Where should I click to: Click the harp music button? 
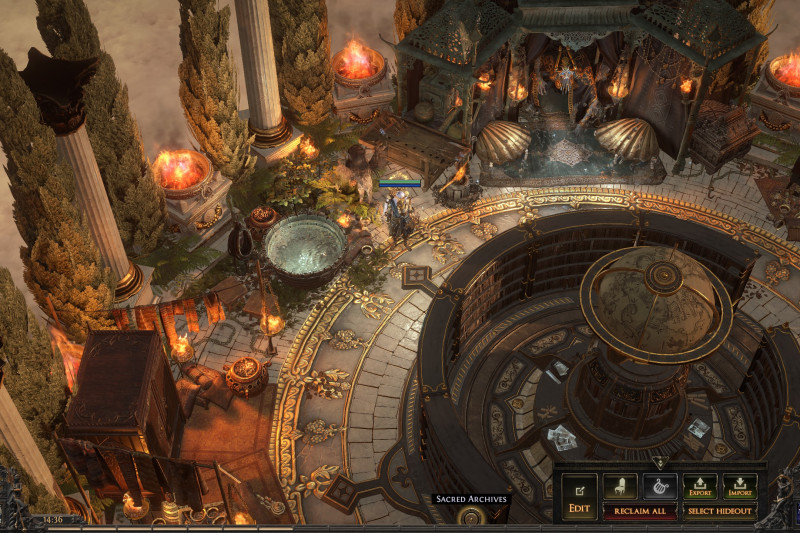[x=660, y=487]
